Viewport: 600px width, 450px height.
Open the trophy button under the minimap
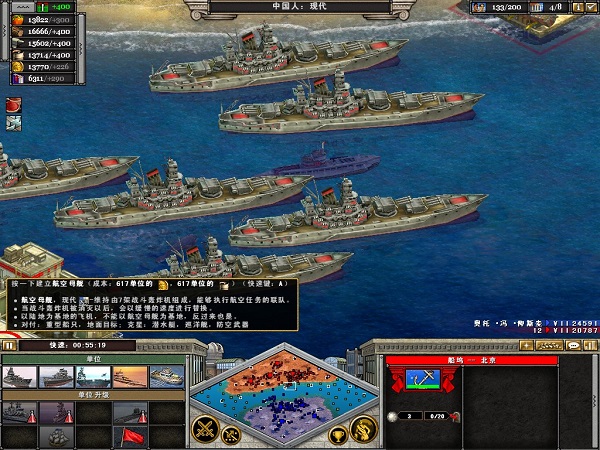339,435
